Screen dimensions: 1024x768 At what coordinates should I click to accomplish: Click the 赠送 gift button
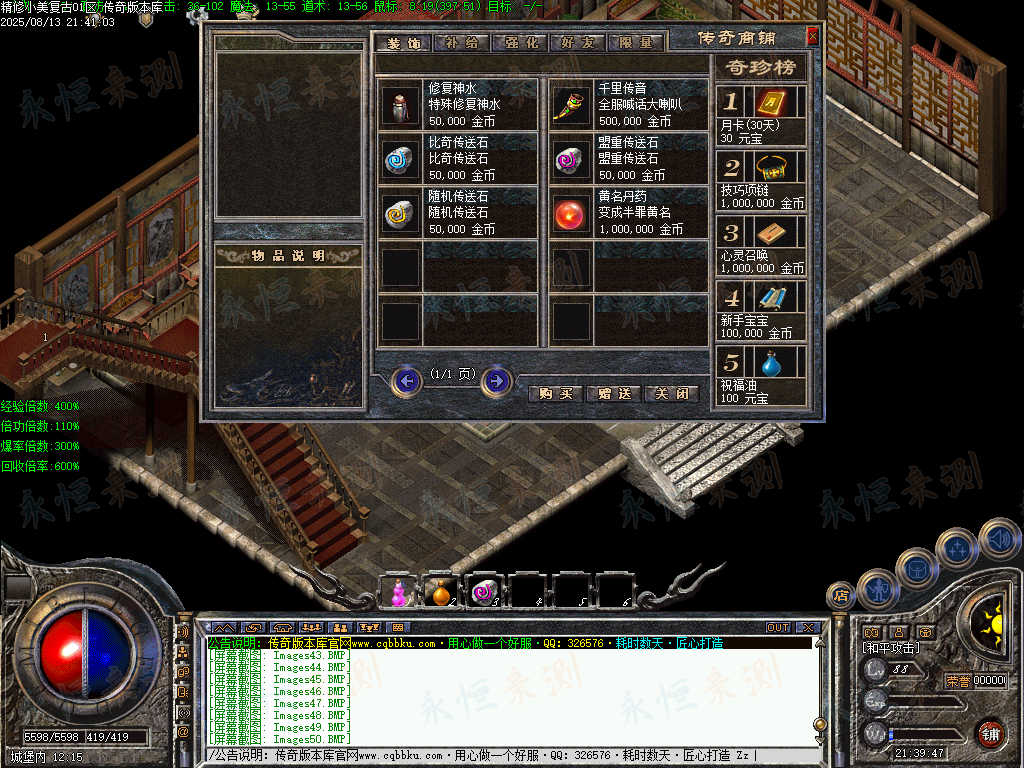(x=613, y=394)
